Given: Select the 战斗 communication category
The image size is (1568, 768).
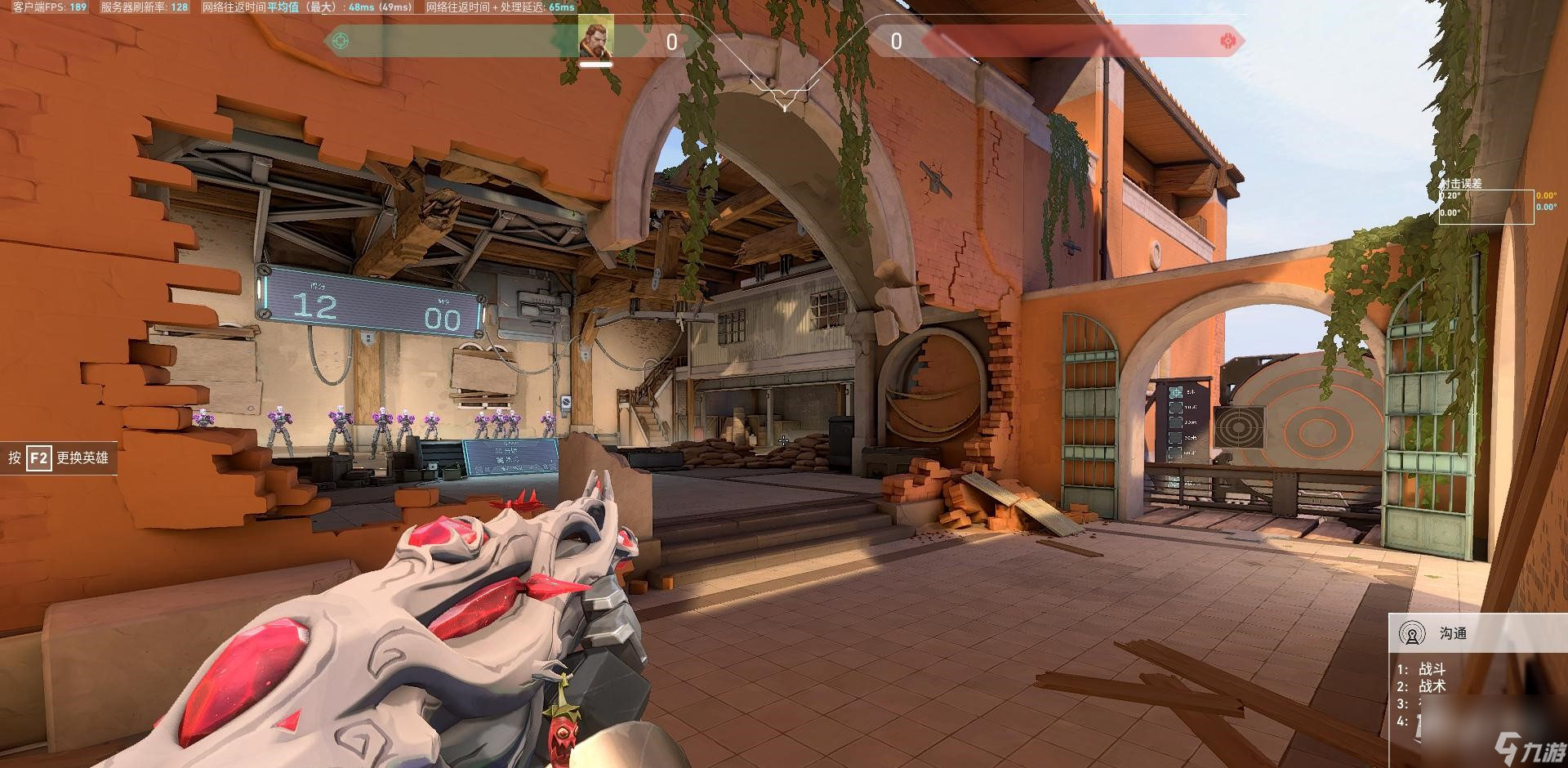Looking at the screenshot, I should 1432,669.
